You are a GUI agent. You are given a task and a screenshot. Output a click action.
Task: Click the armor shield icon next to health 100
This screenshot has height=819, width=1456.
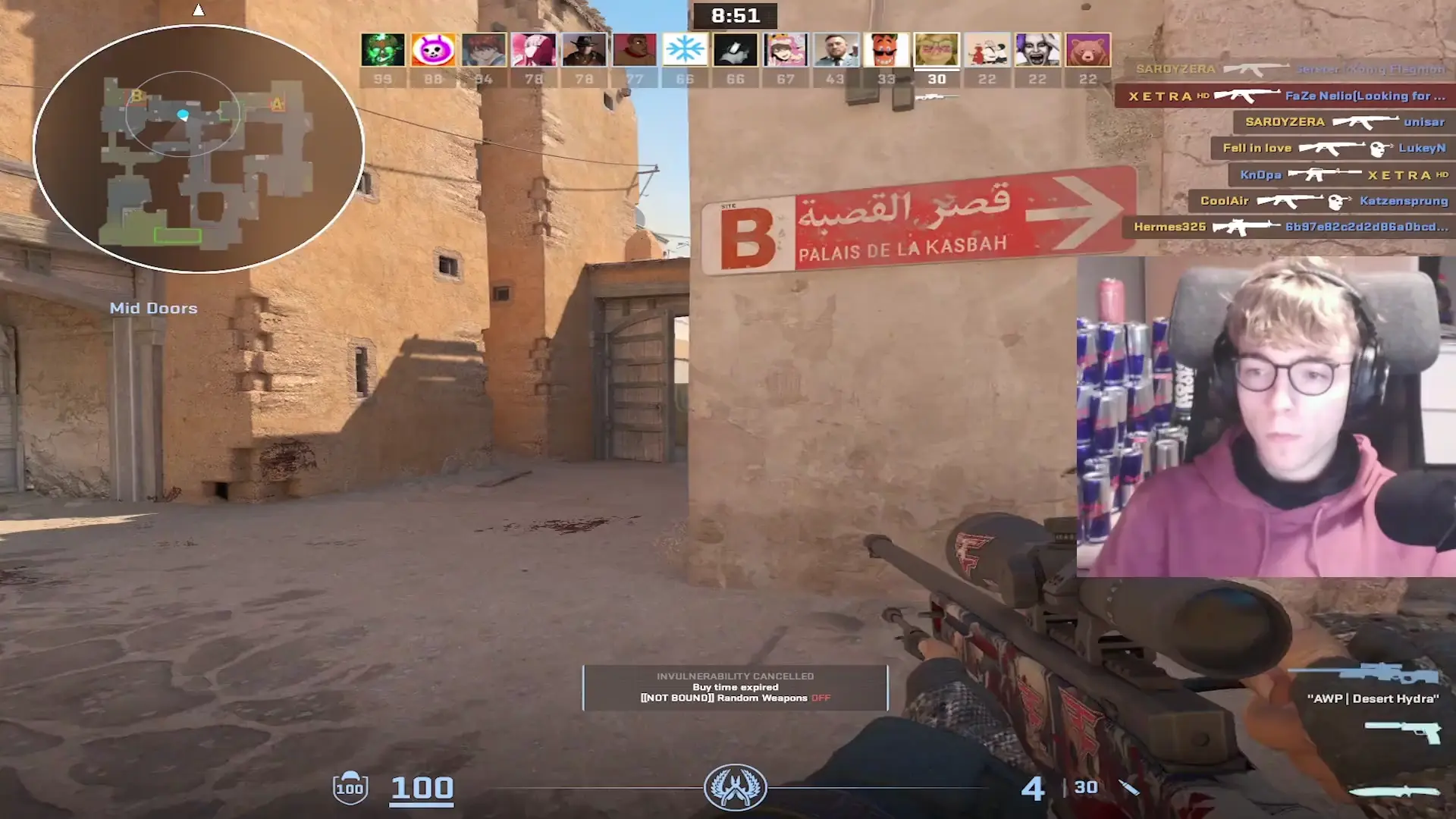pos(350,789)
